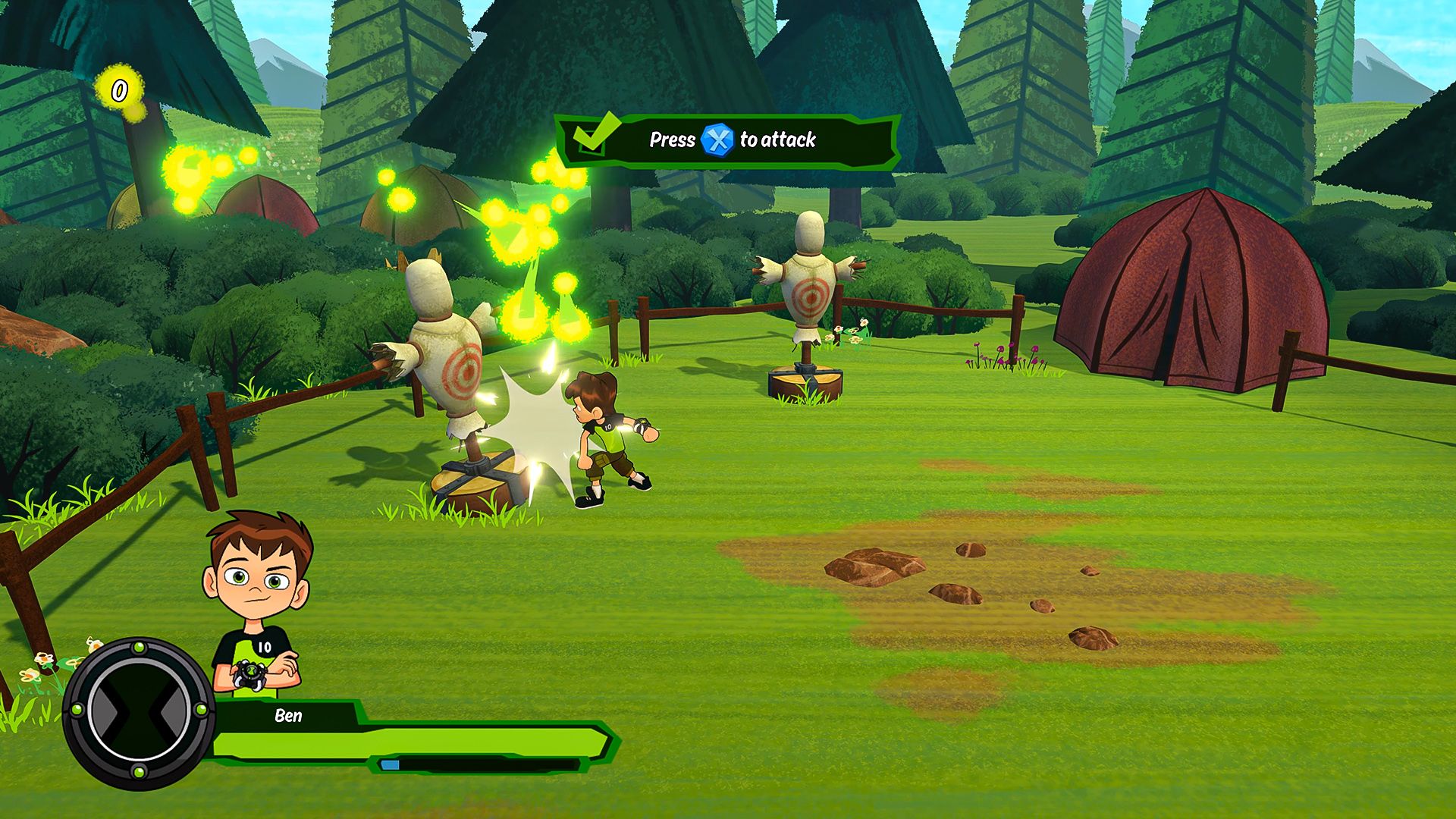The image size is (1456, 819).
Task: Select Ben's character portrait
Action: (x=258, y=599)
